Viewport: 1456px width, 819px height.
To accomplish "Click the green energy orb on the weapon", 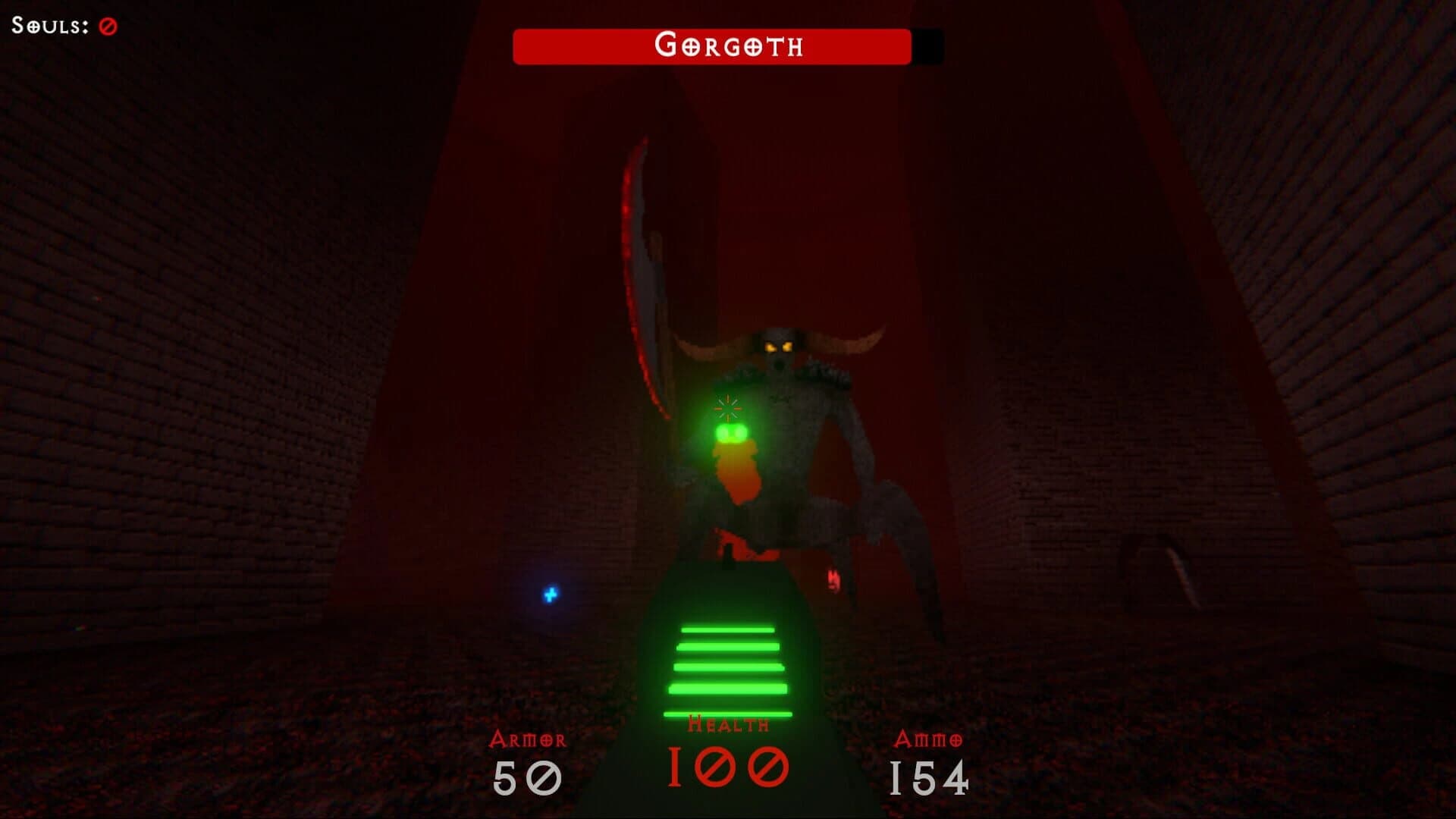I will click(730, 433).
